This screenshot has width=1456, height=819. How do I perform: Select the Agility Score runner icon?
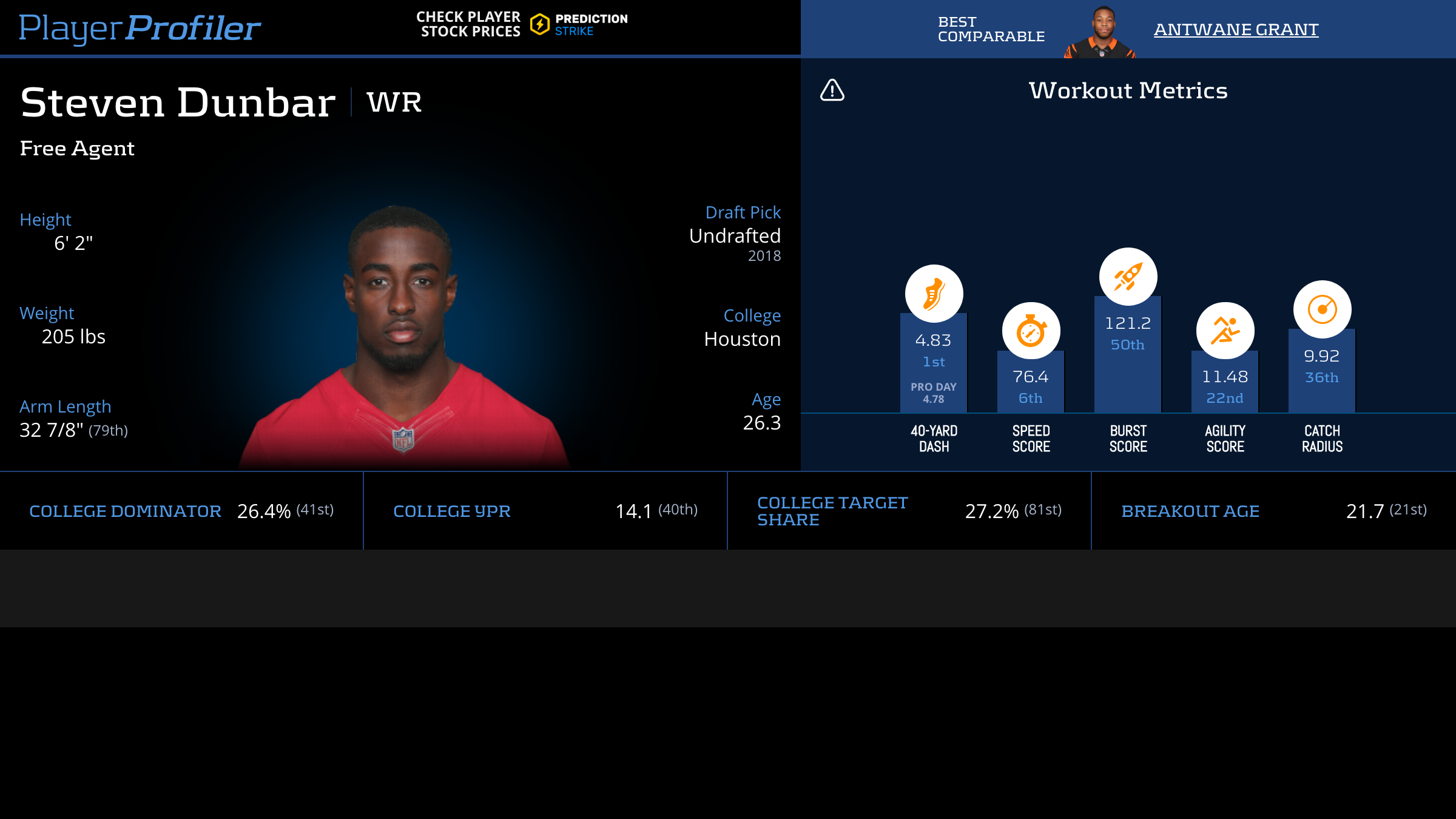(x=1225, y=331)
